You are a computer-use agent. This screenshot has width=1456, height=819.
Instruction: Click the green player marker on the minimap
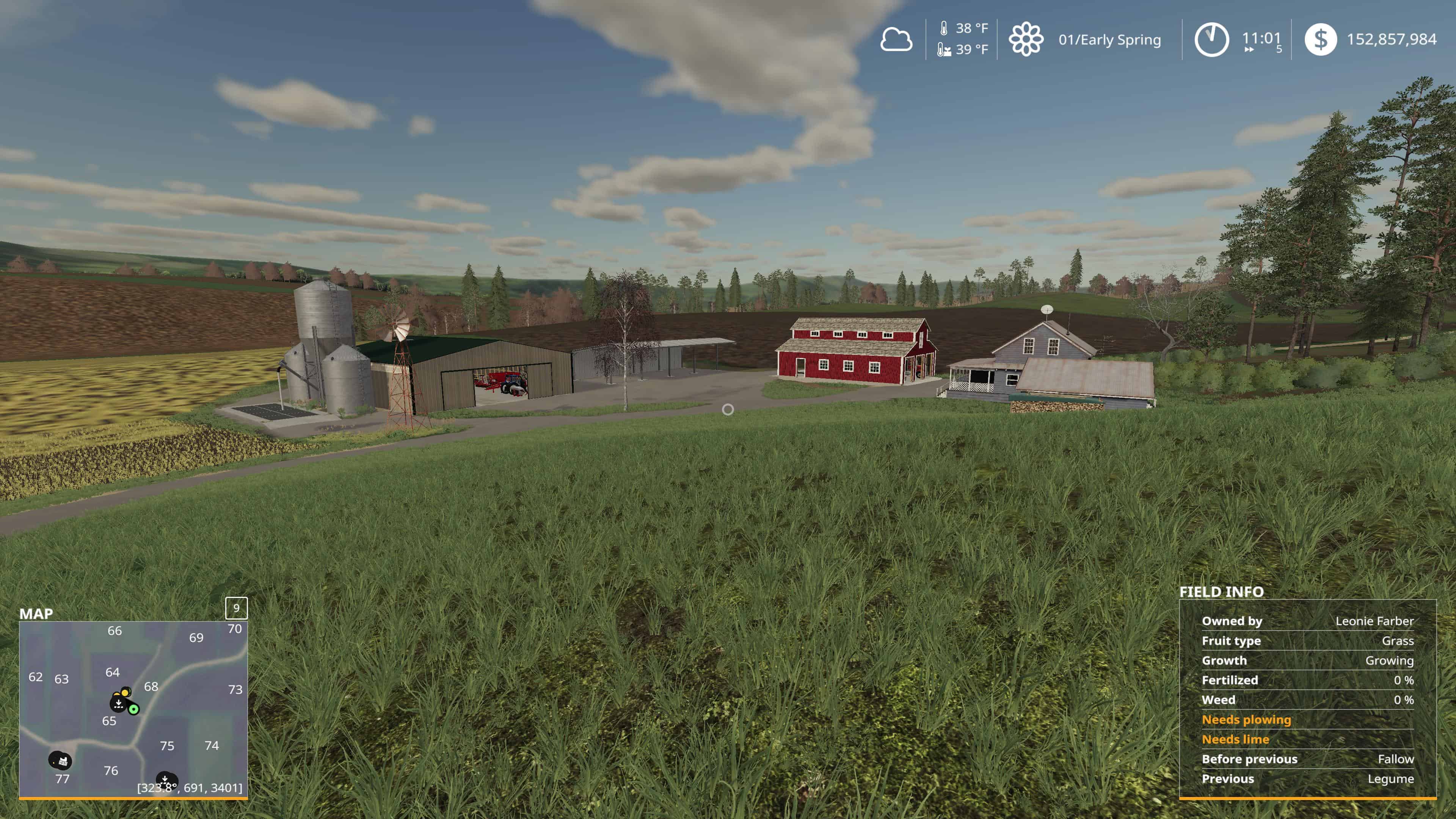pos(133,709)
